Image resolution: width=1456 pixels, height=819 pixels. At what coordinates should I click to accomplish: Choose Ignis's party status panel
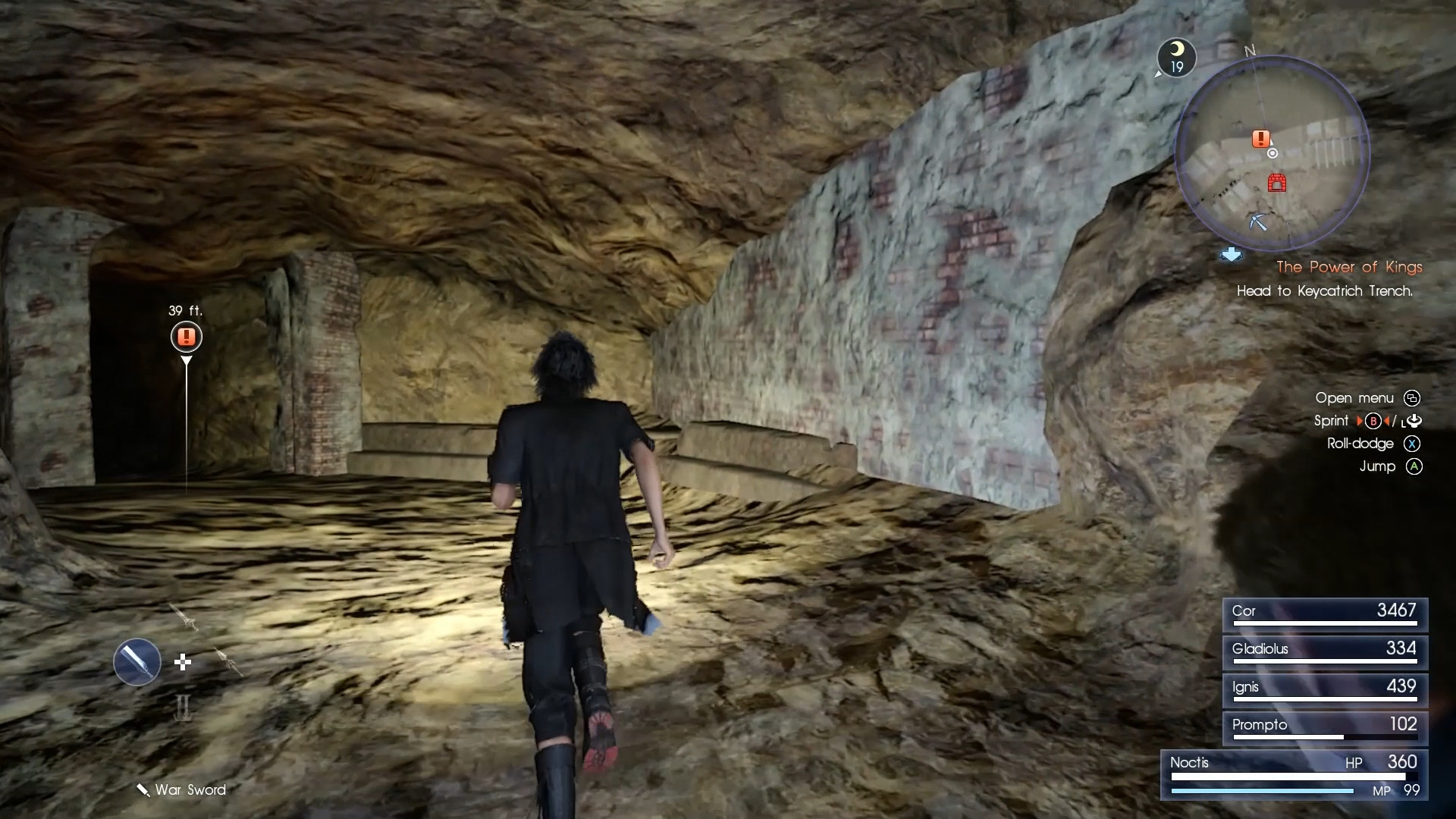[x=1324, y=690]
